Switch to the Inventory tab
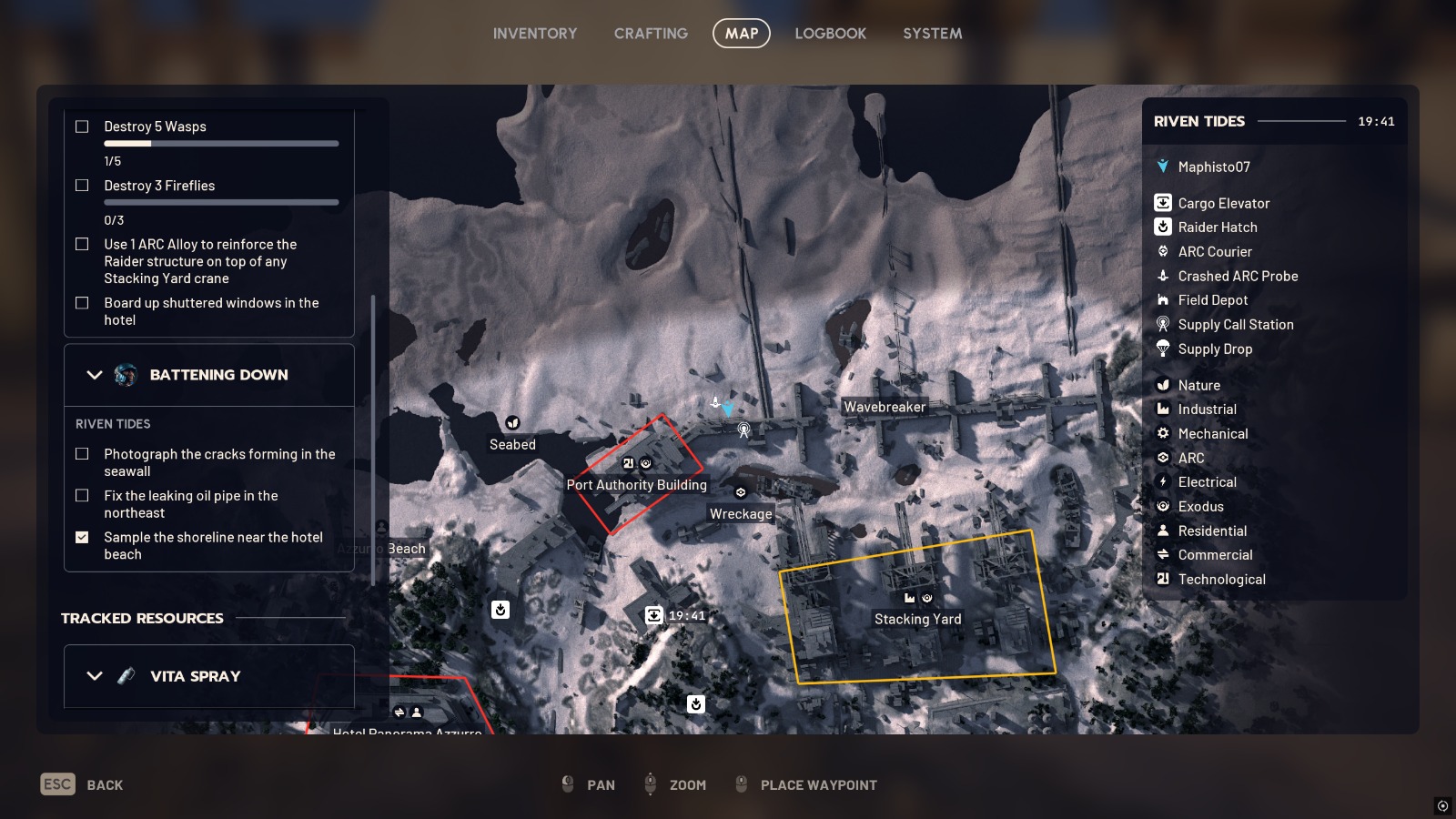Viewport: 1456px width, 819px height. pyautogui.click(x=535, y=34)
